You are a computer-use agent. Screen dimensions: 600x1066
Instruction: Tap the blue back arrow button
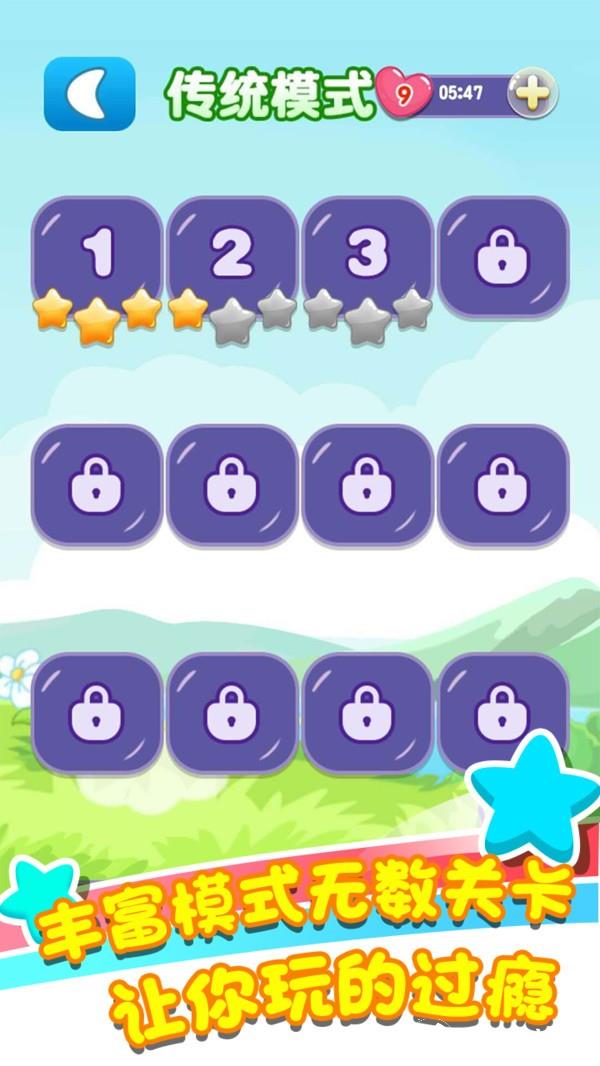[89, 93]
